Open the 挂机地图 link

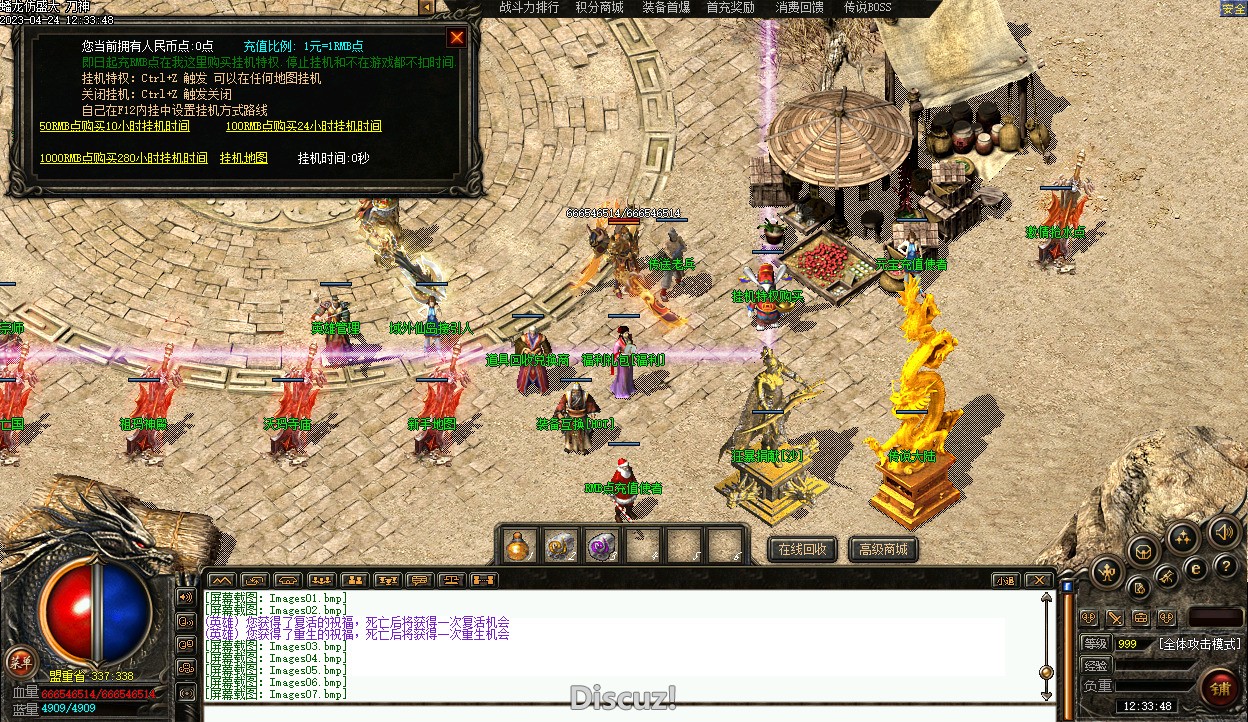click(x=244, y=158)
